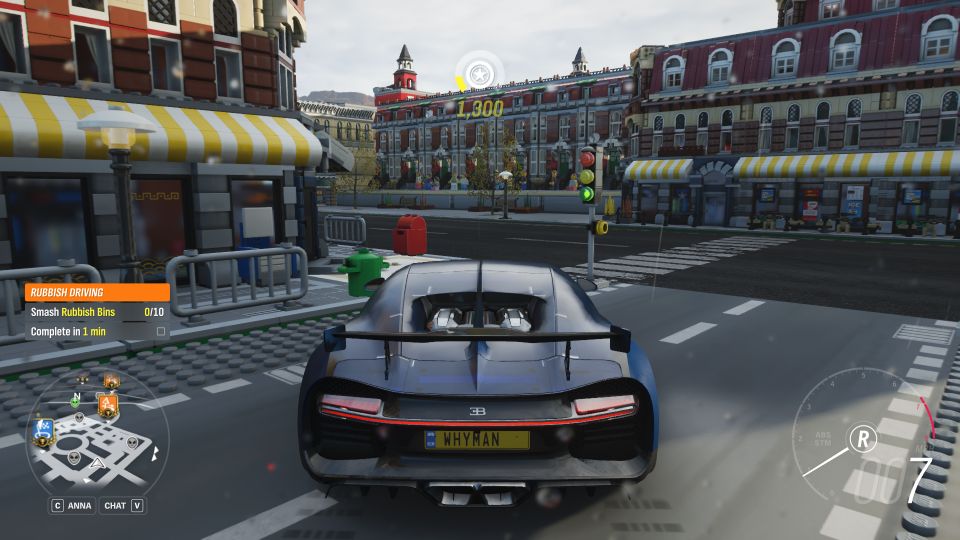Click the circular minimap
This screenshot has width=960, height=540.
(x=97, y=435)
